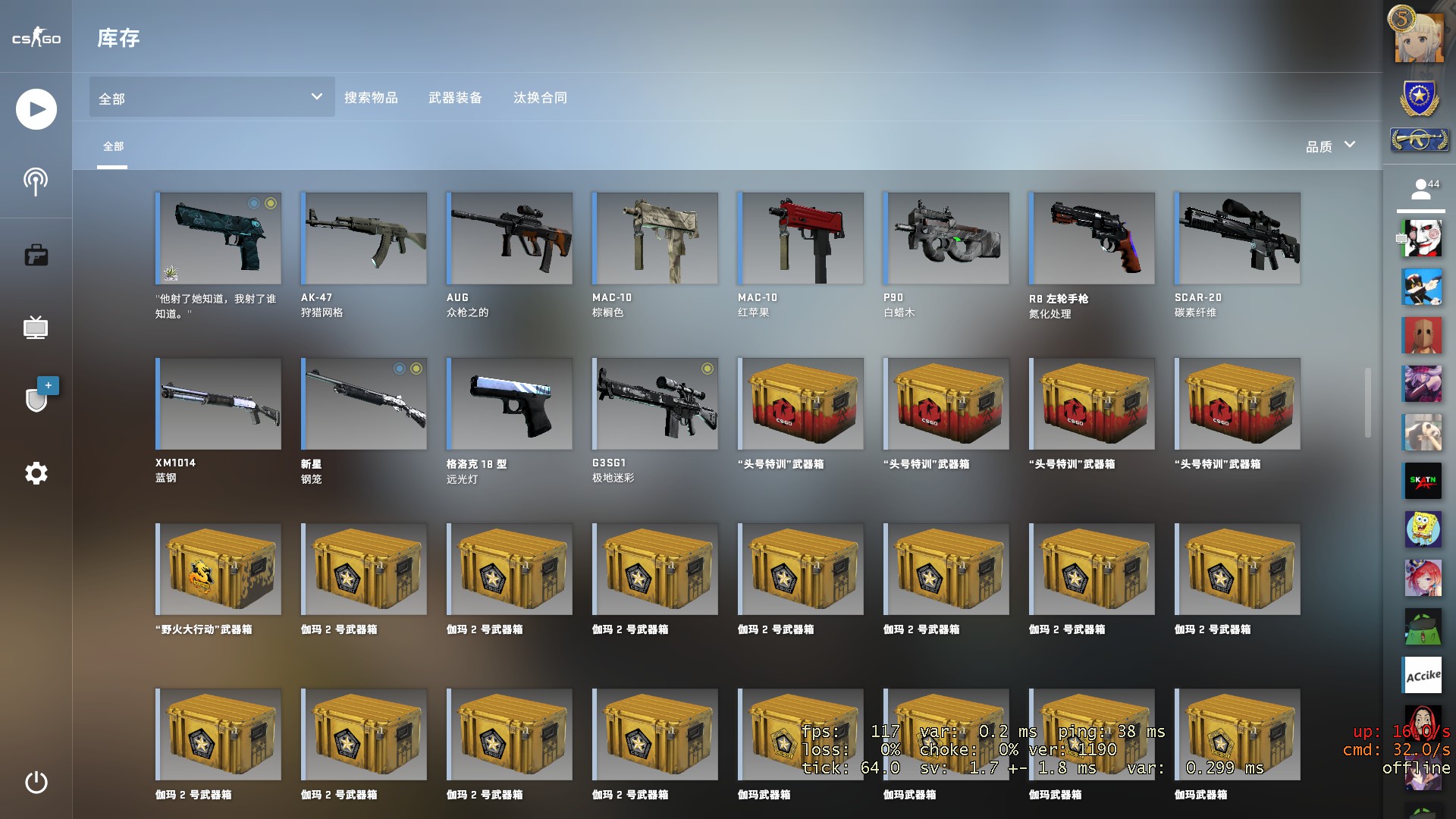Switch to the 搜索物品 tab

371,98
